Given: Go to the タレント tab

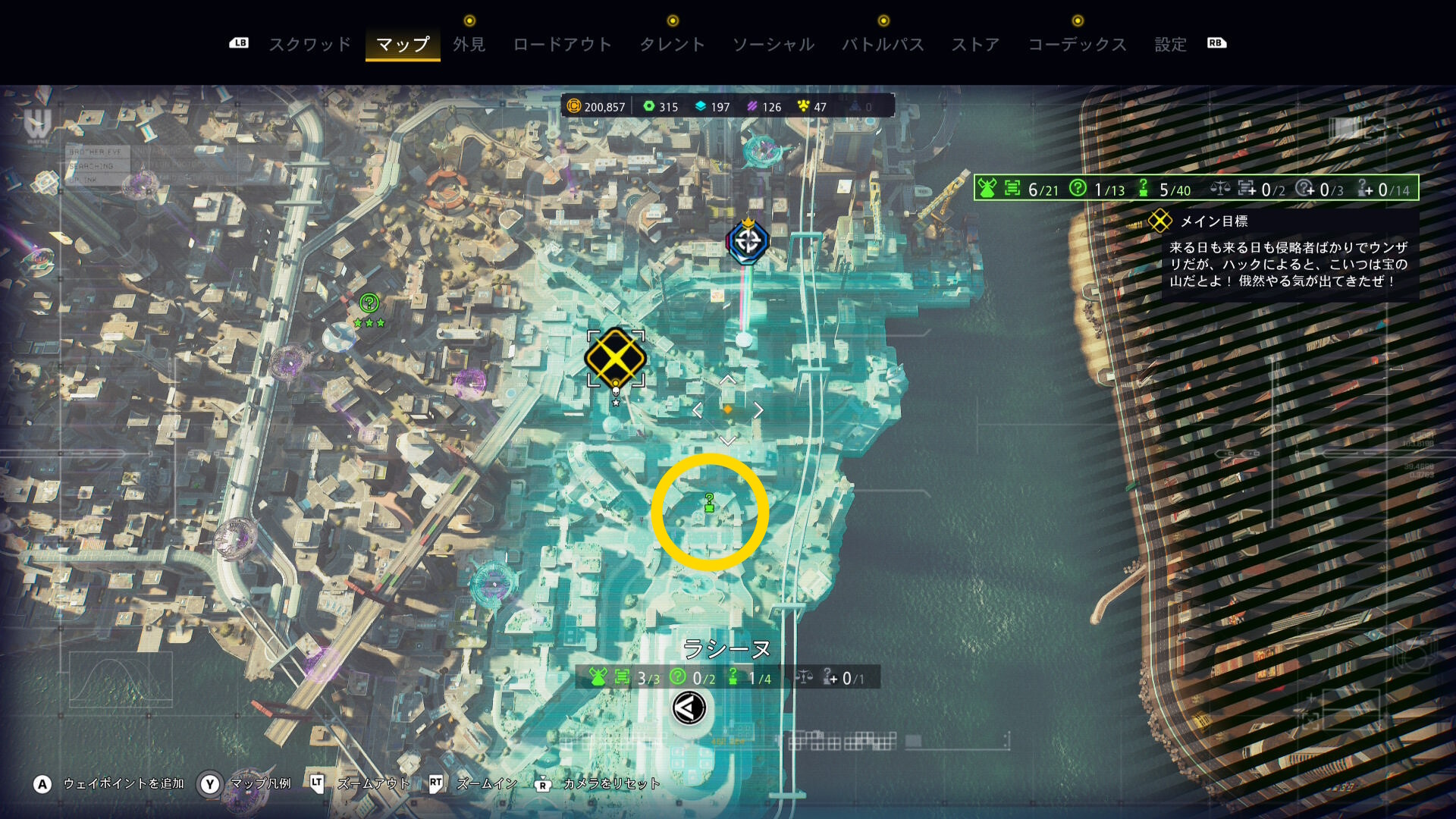Looking at the screenshot, I should [x=672, y=45].
